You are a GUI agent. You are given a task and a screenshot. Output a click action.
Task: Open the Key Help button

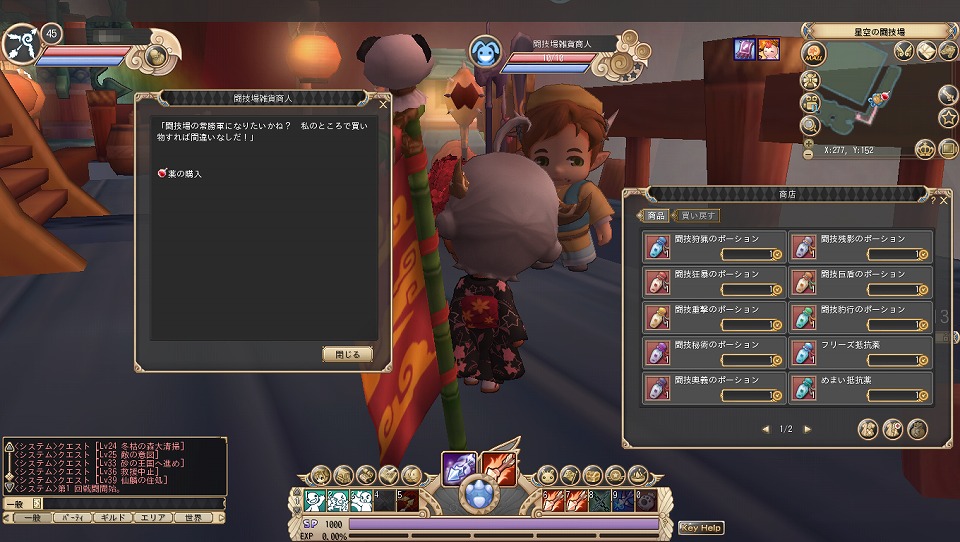[701, 528]
